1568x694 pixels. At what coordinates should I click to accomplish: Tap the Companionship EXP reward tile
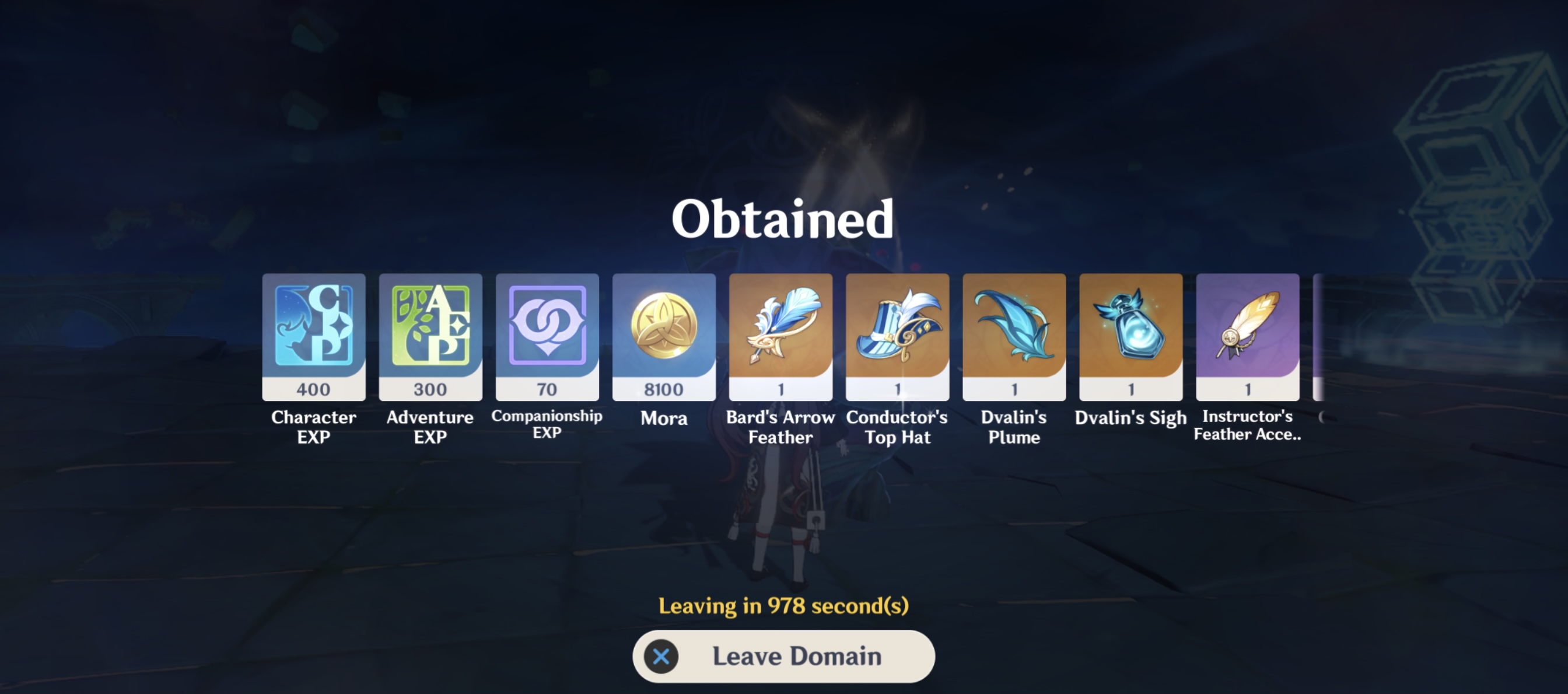click(x=547, y=336)
